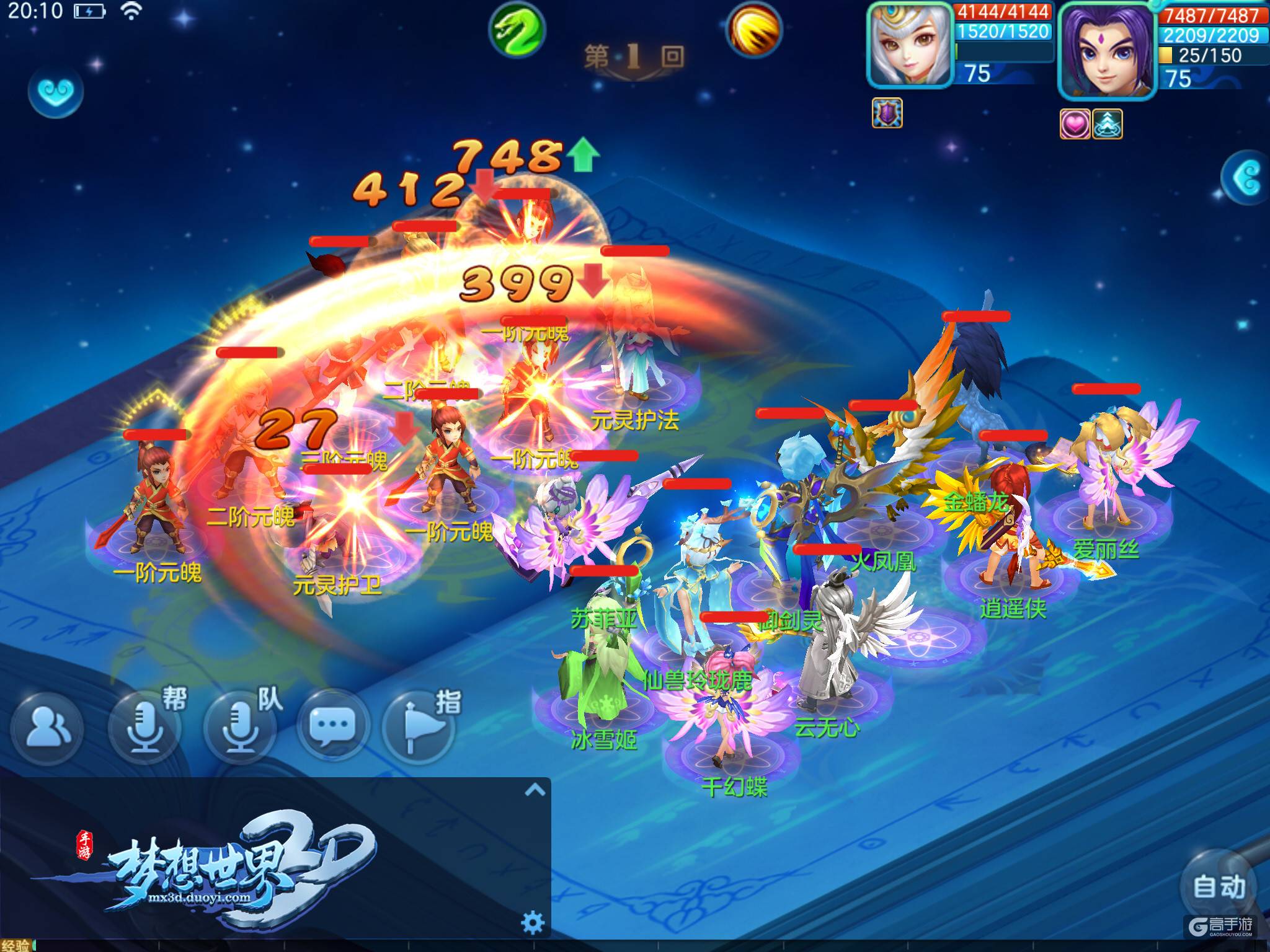
Task: Inspect the teal tower buff icon
Action: (1107, 123)
